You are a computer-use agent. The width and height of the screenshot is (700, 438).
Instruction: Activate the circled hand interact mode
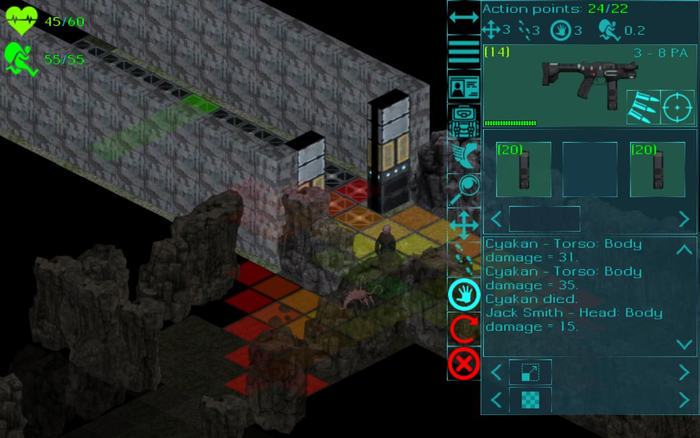(464, 294)
